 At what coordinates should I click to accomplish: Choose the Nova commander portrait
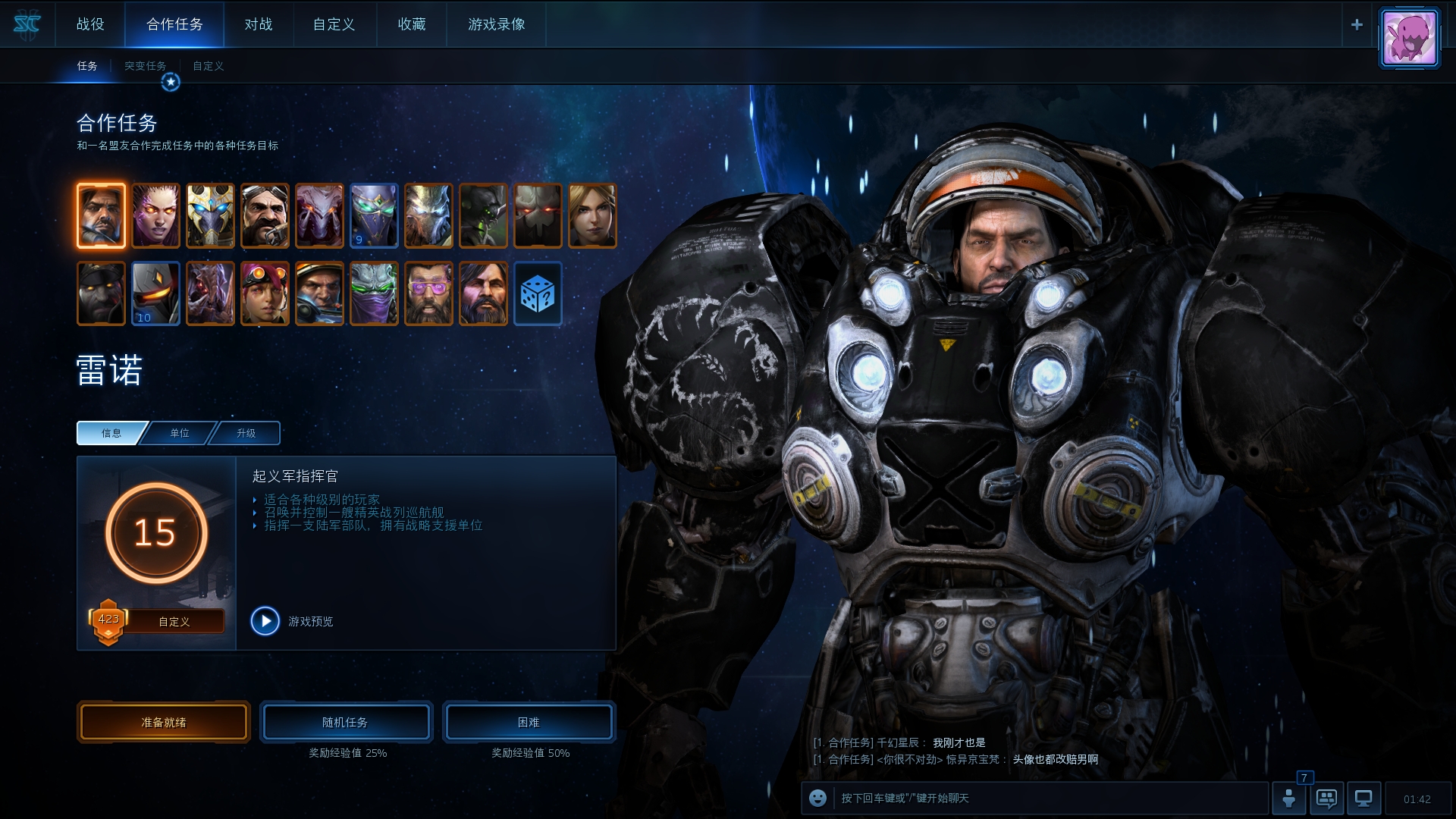592,215
